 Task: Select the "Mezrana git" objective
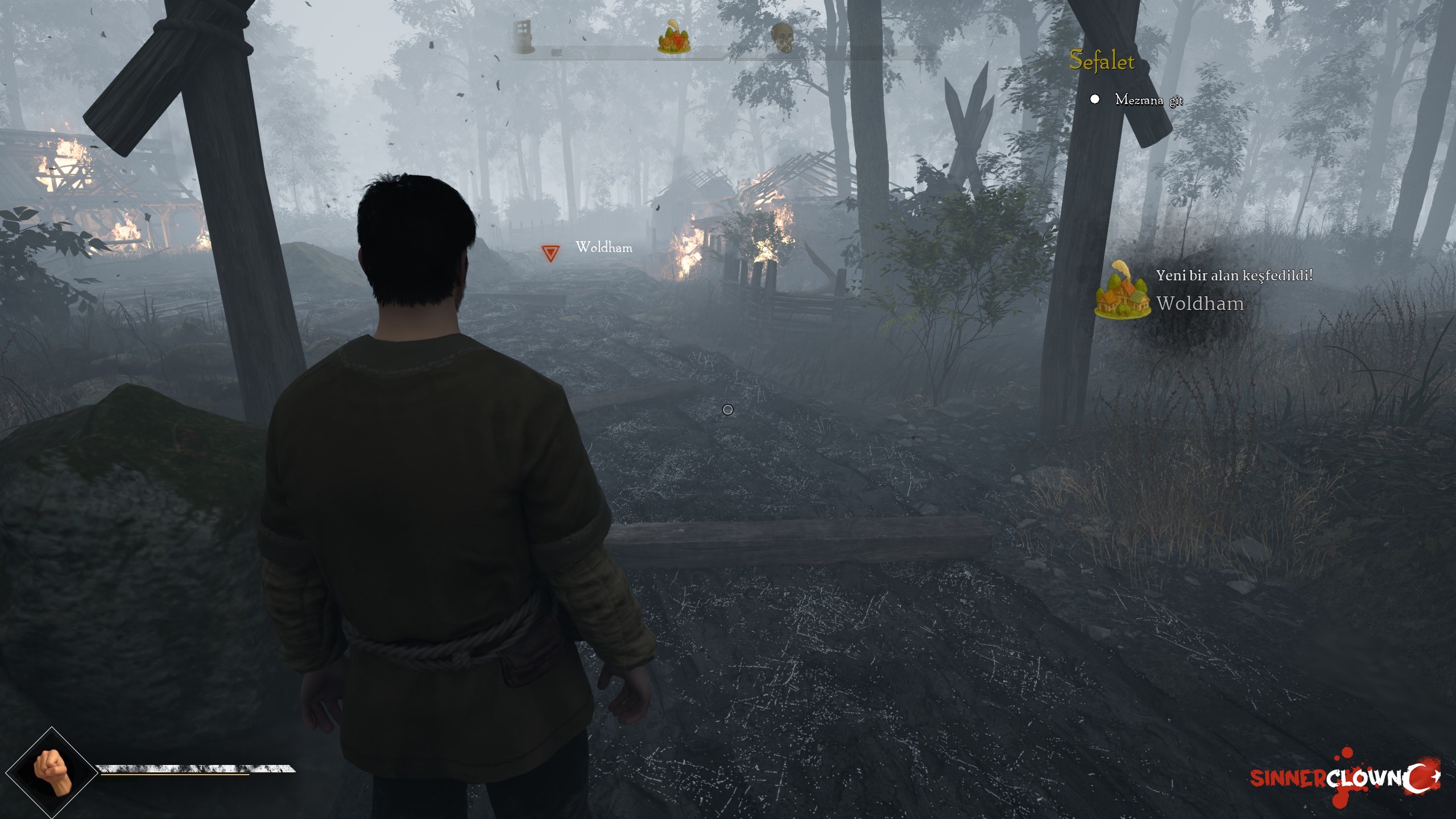(1148, 100)
